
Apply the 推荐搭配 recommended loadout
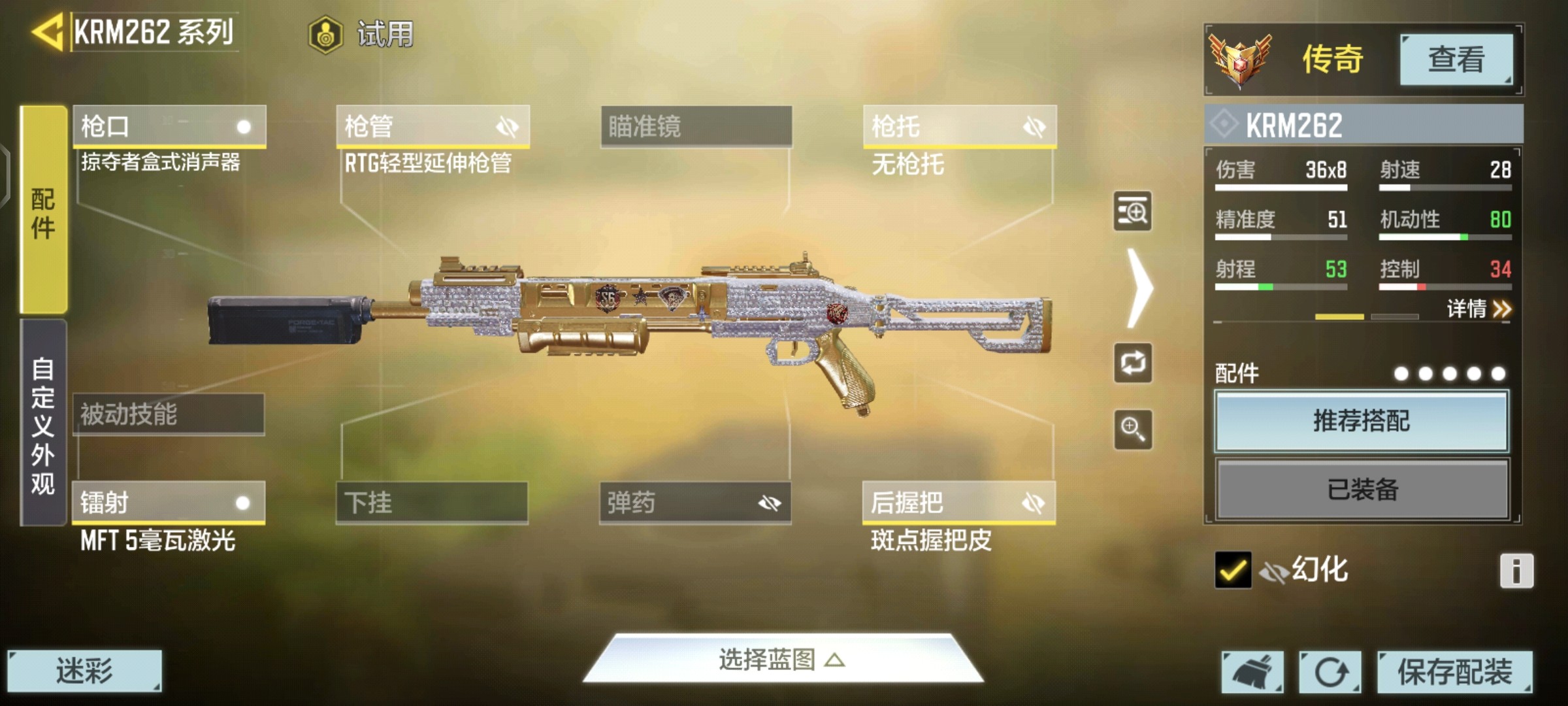(x=1362, y=421)
